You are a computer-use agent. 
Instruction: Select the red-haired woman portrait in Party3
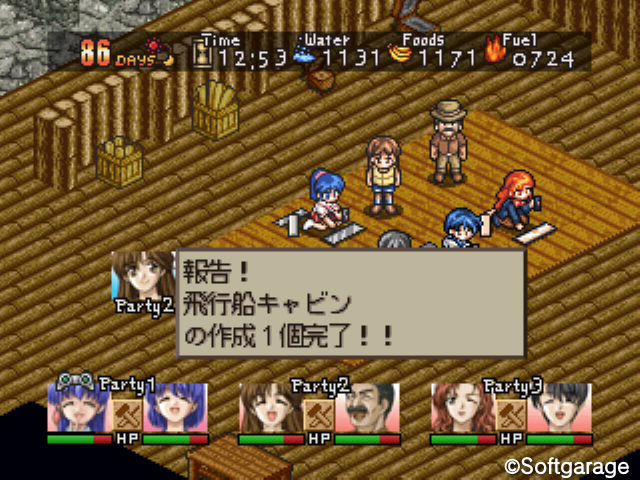pos(462,408)
